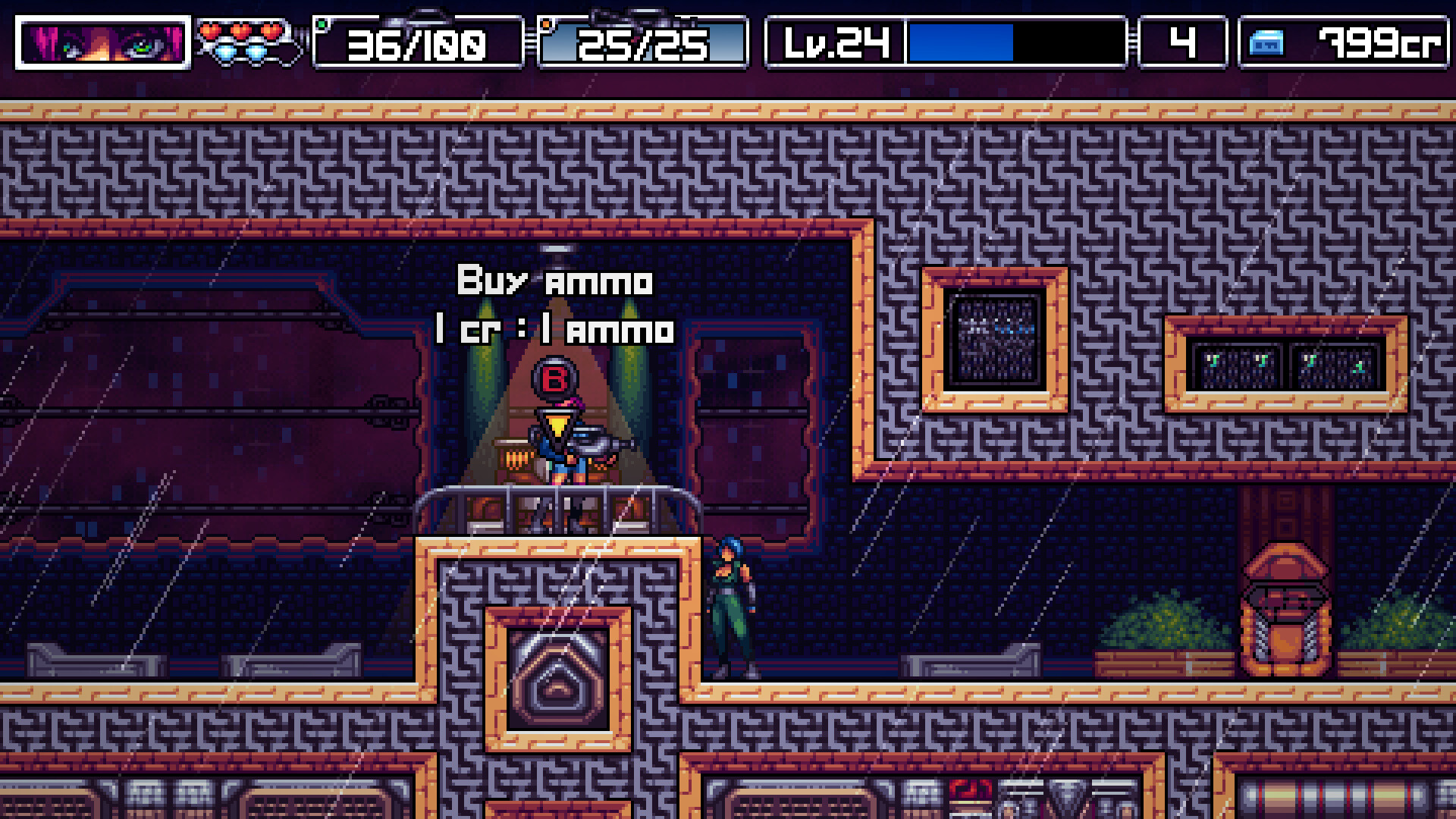
Task: Click the 1 cr : 1 ammo price line
Action: pyautogui.click(x=553, y=330)
